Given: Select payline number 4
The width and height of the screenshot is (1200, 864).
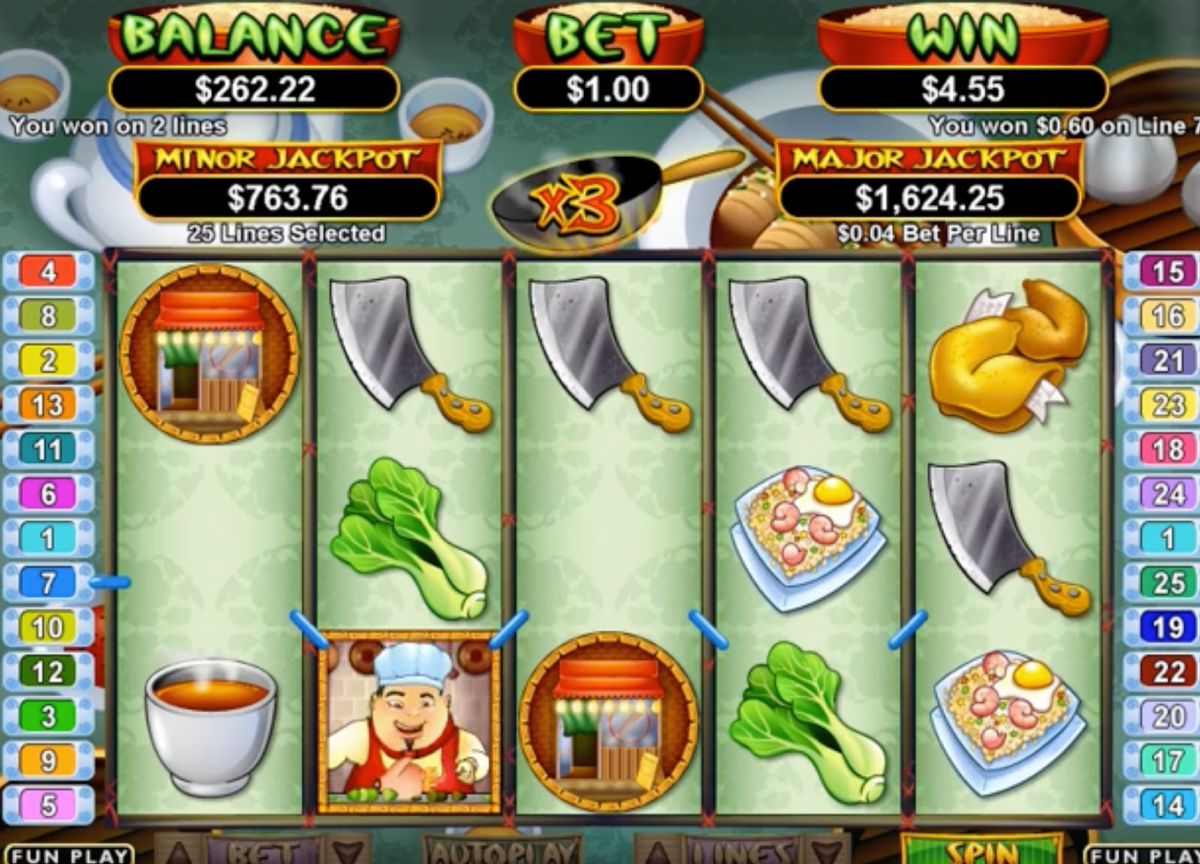Looking at the screenshot, I should tap(48, 271).
